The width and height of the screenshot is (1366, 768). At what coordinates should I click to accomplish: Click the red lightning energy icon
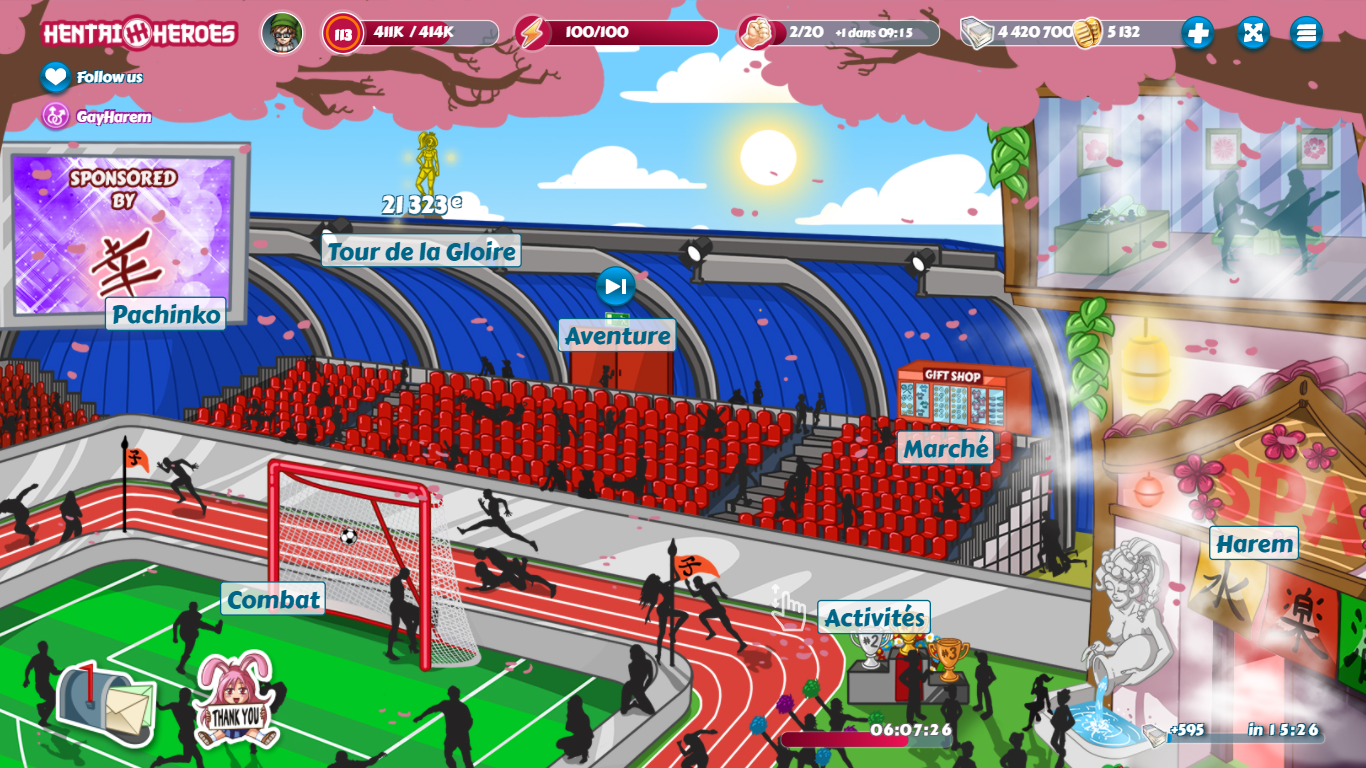[x=533, y=33]
